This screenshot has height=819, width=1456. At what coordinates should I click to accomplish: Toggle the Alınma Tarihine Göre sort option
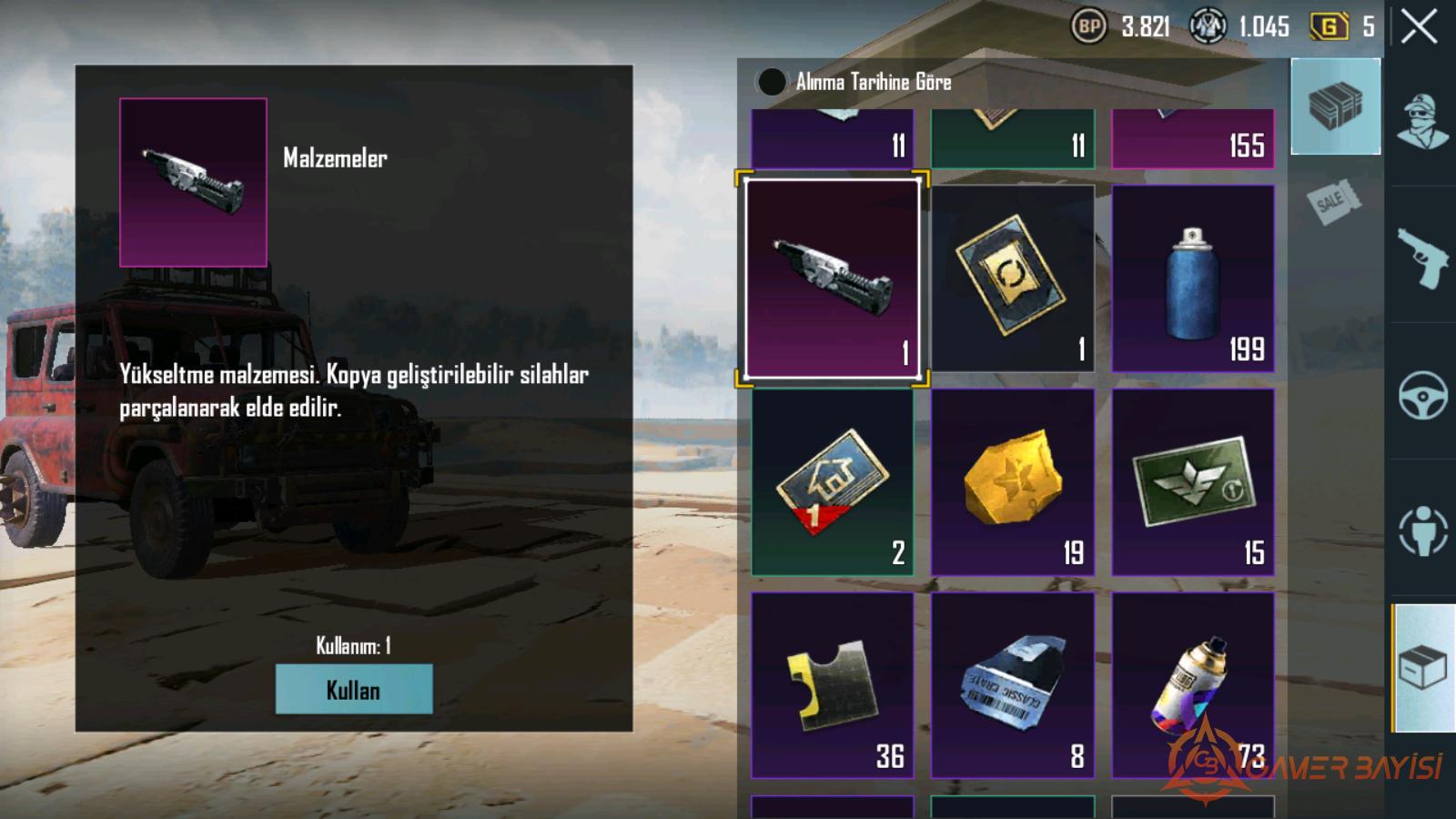(772, 82)
